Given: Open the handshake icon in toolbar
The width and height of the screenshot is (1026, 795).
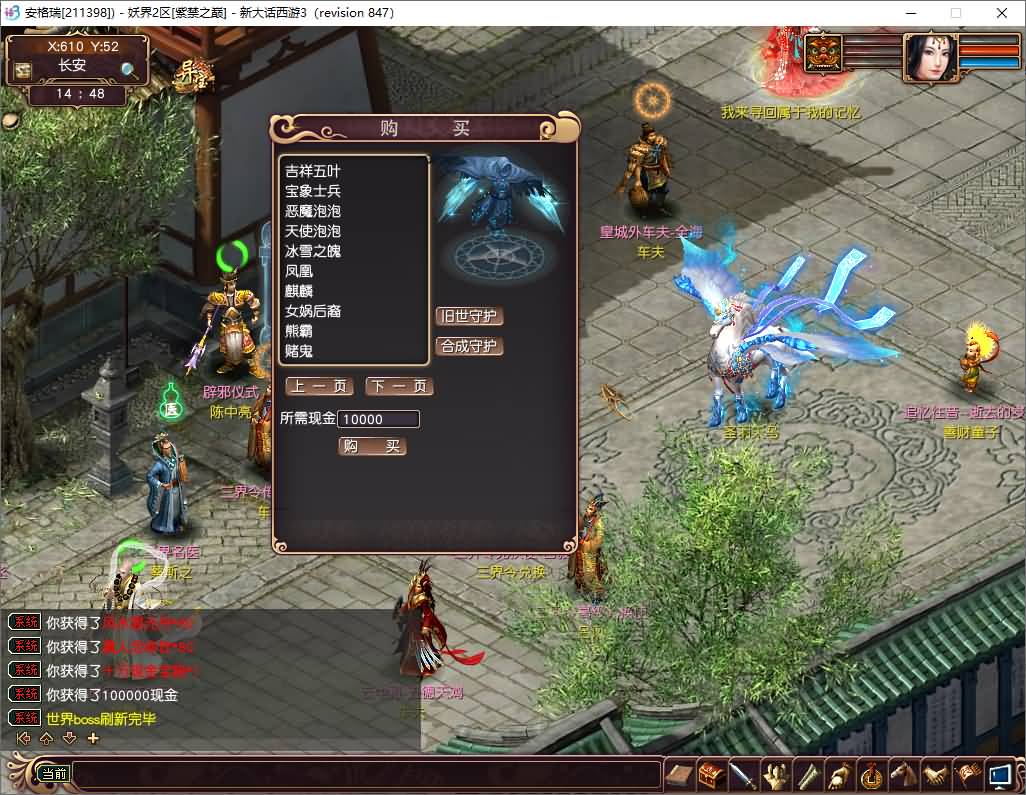Looking at the screenshot, I should [x=936, y=775].
